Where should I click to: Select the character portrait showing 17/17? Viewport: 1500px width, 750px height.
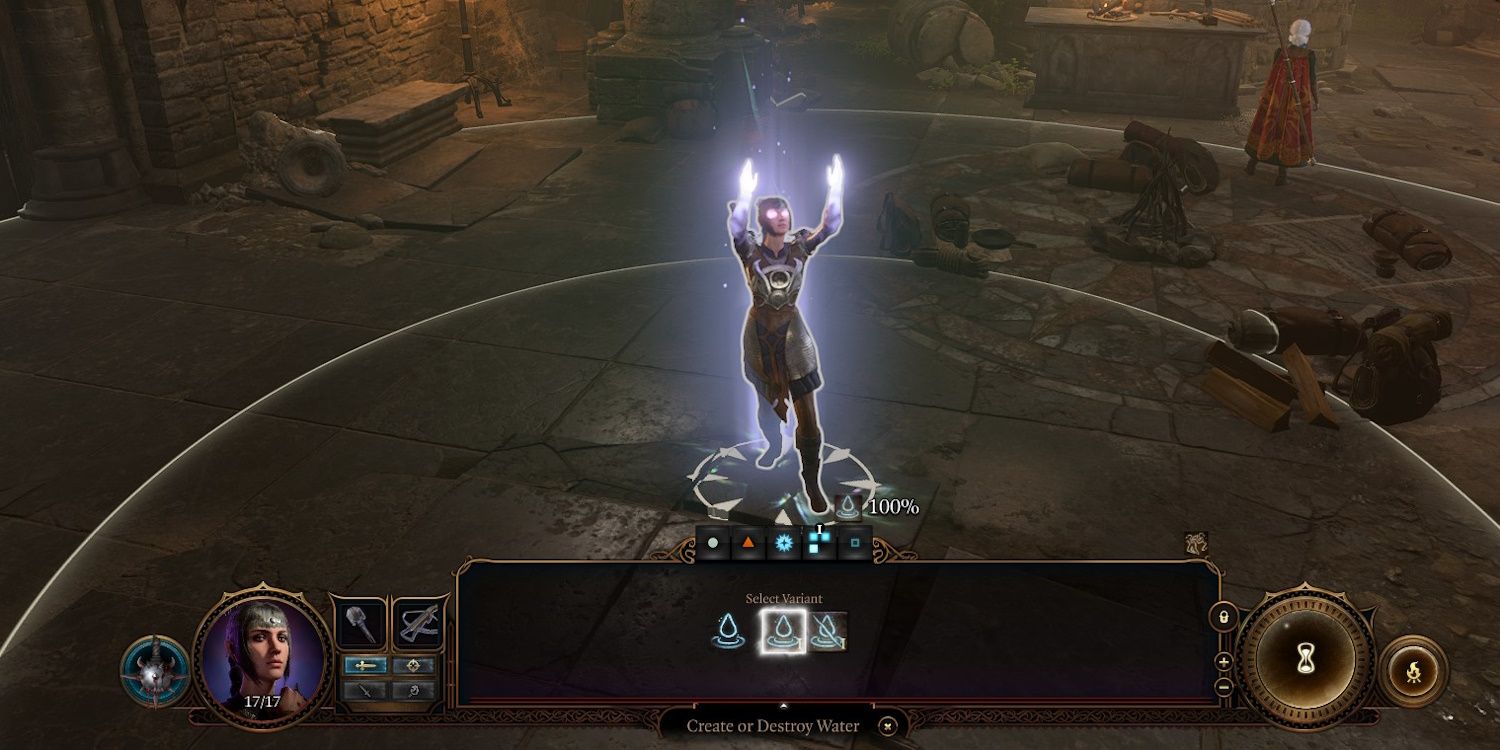[263, 652]
